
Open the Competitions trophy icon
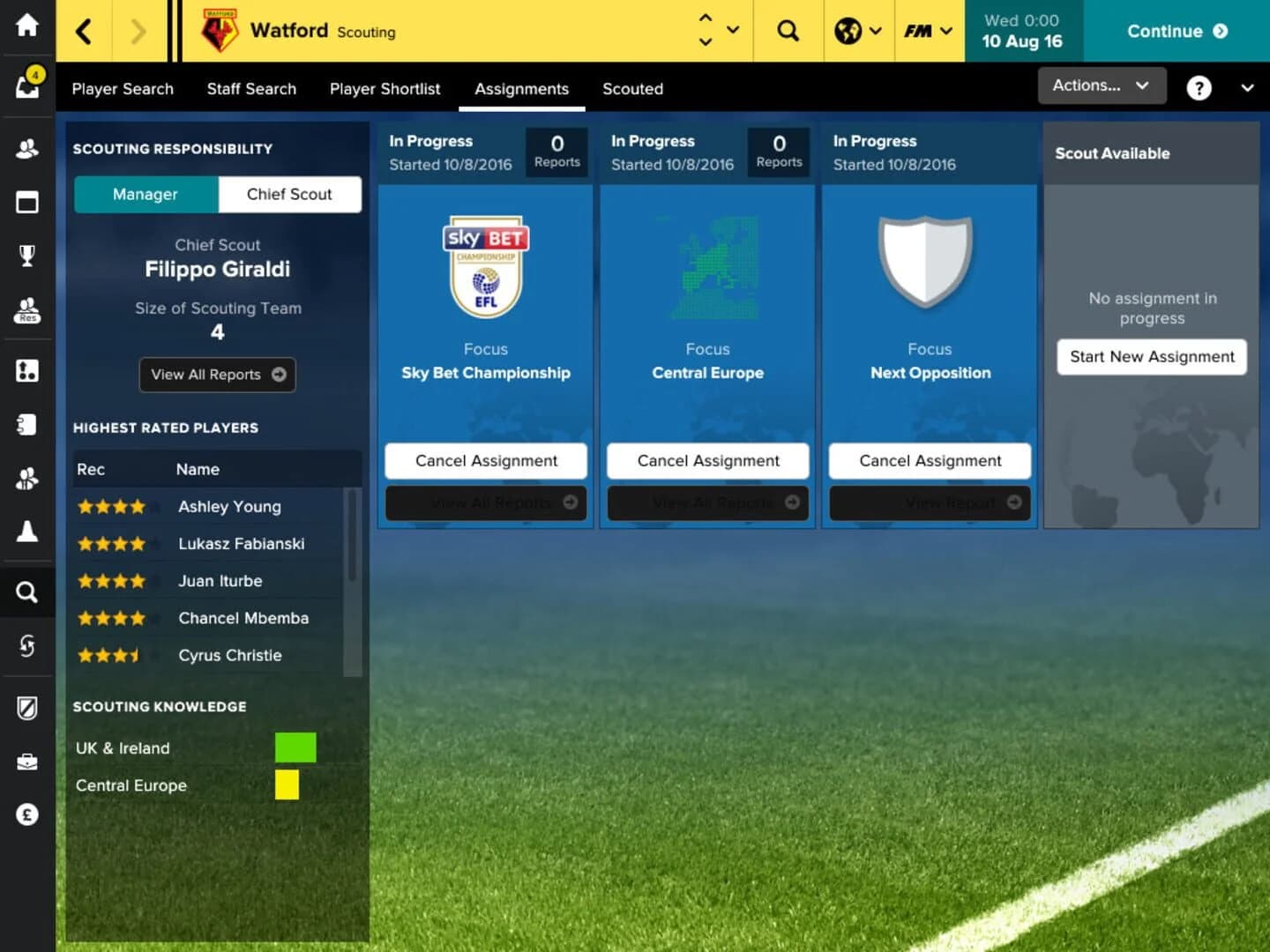pyautogui.click(x=27, y=255)
